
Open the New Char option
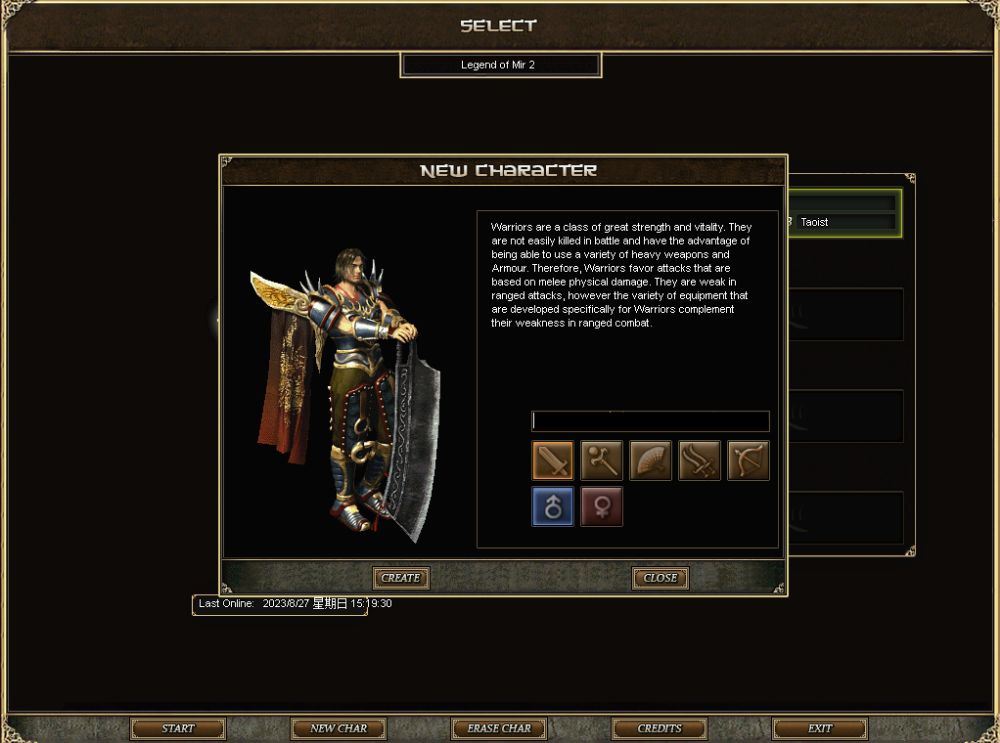point(338,728)
